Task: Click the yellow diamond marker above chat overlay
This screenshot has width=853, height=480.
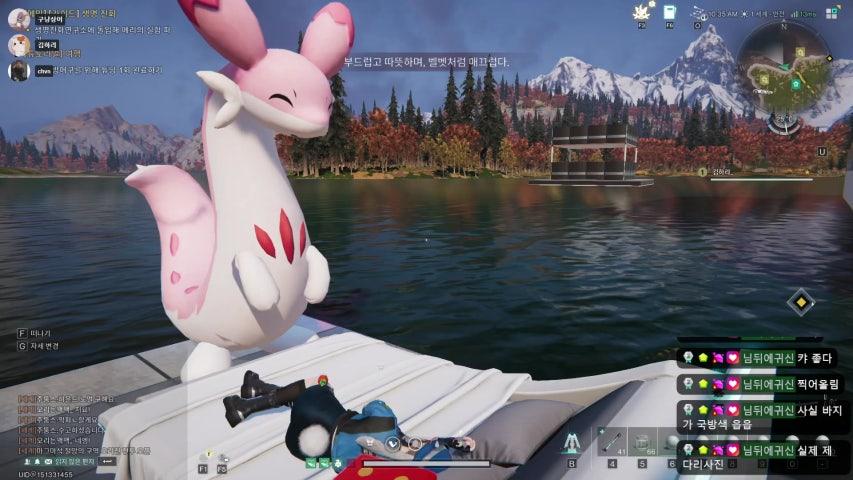Action: (800, 301)
